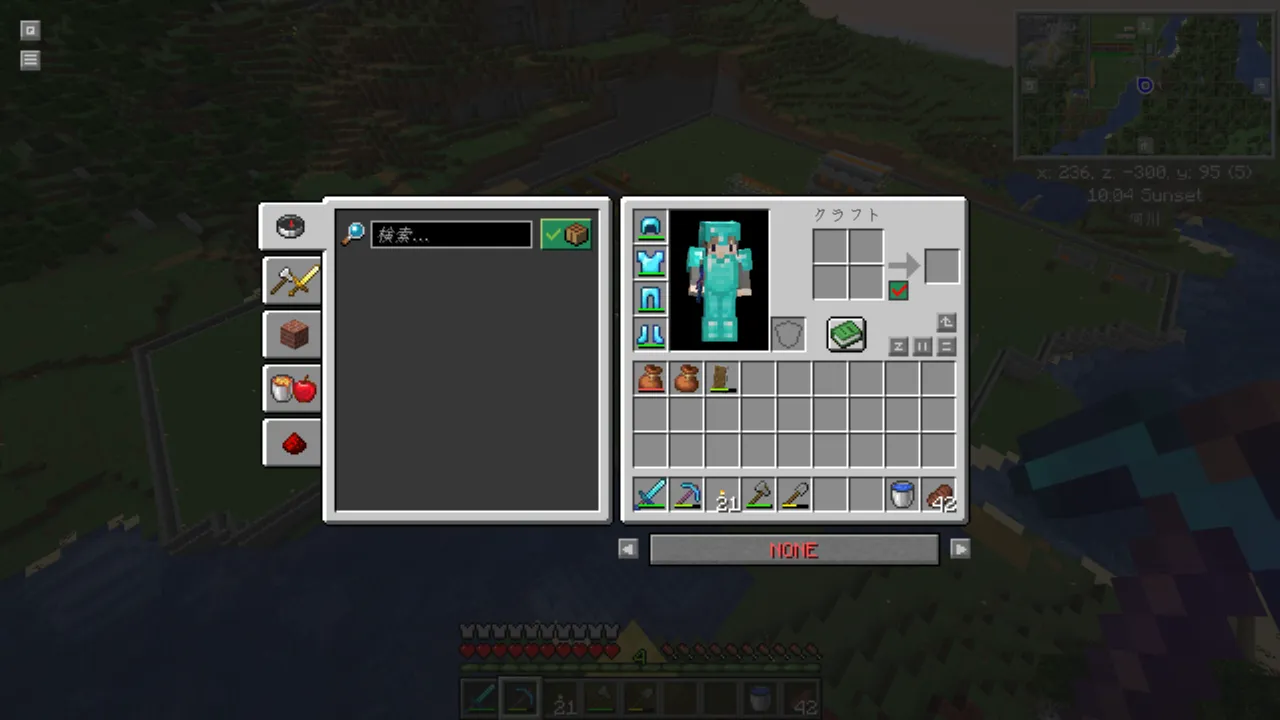
Task: Pick the diamond leggings armor slot
Action: coord(651,299)
